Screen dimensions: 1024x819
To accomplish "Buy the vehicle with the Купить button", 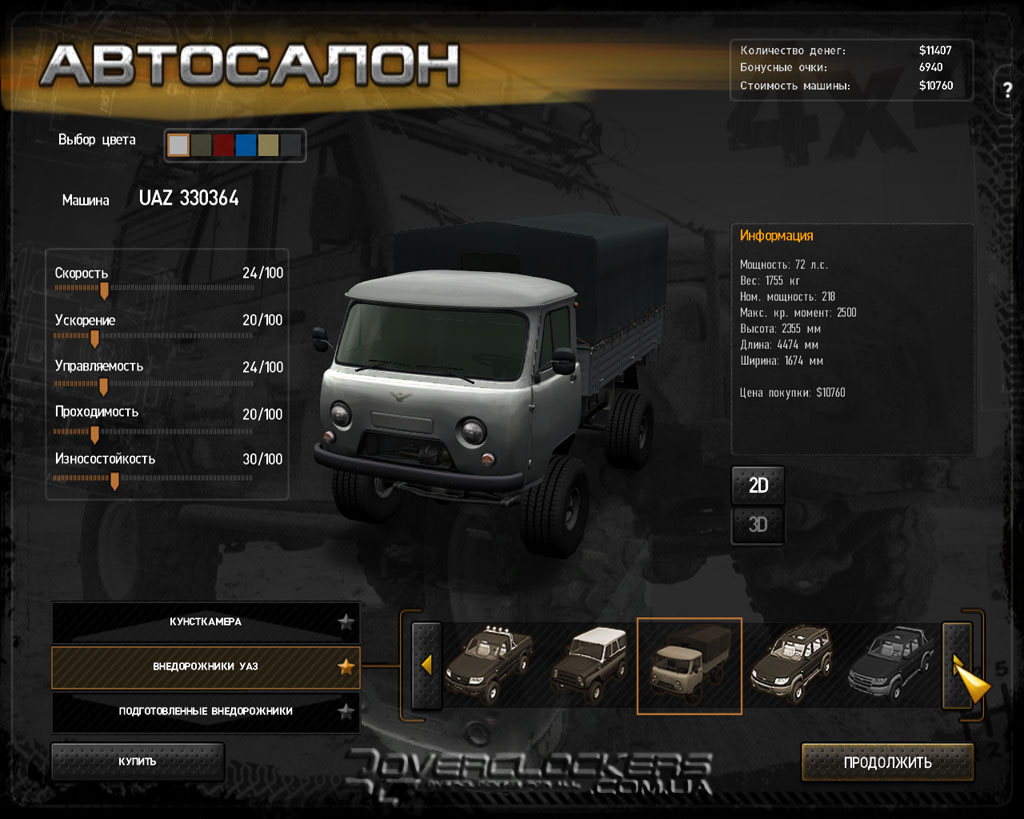I will tap(137, 761).
